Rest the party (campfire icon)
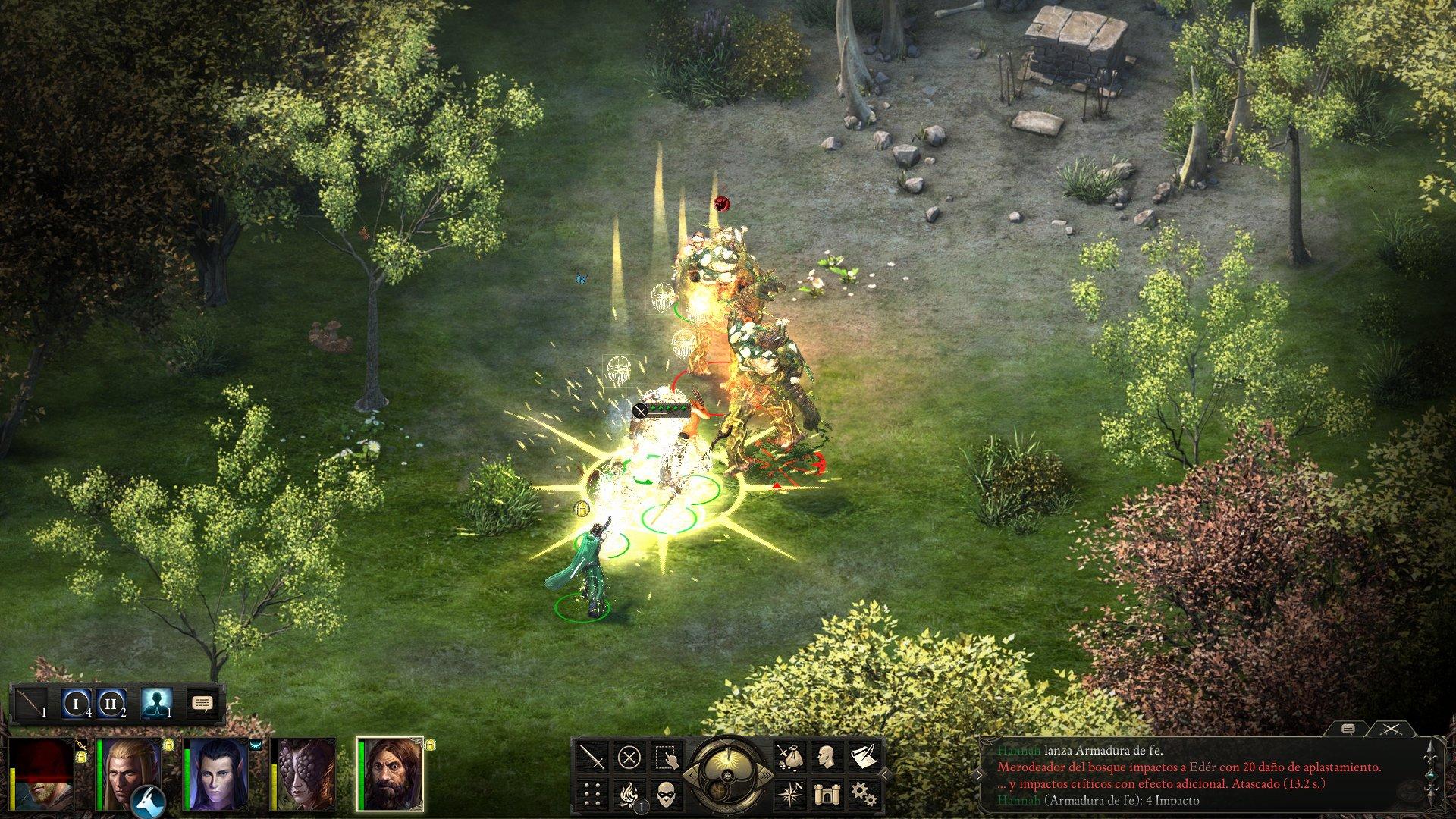1456x819 pixels. [629, 793]
